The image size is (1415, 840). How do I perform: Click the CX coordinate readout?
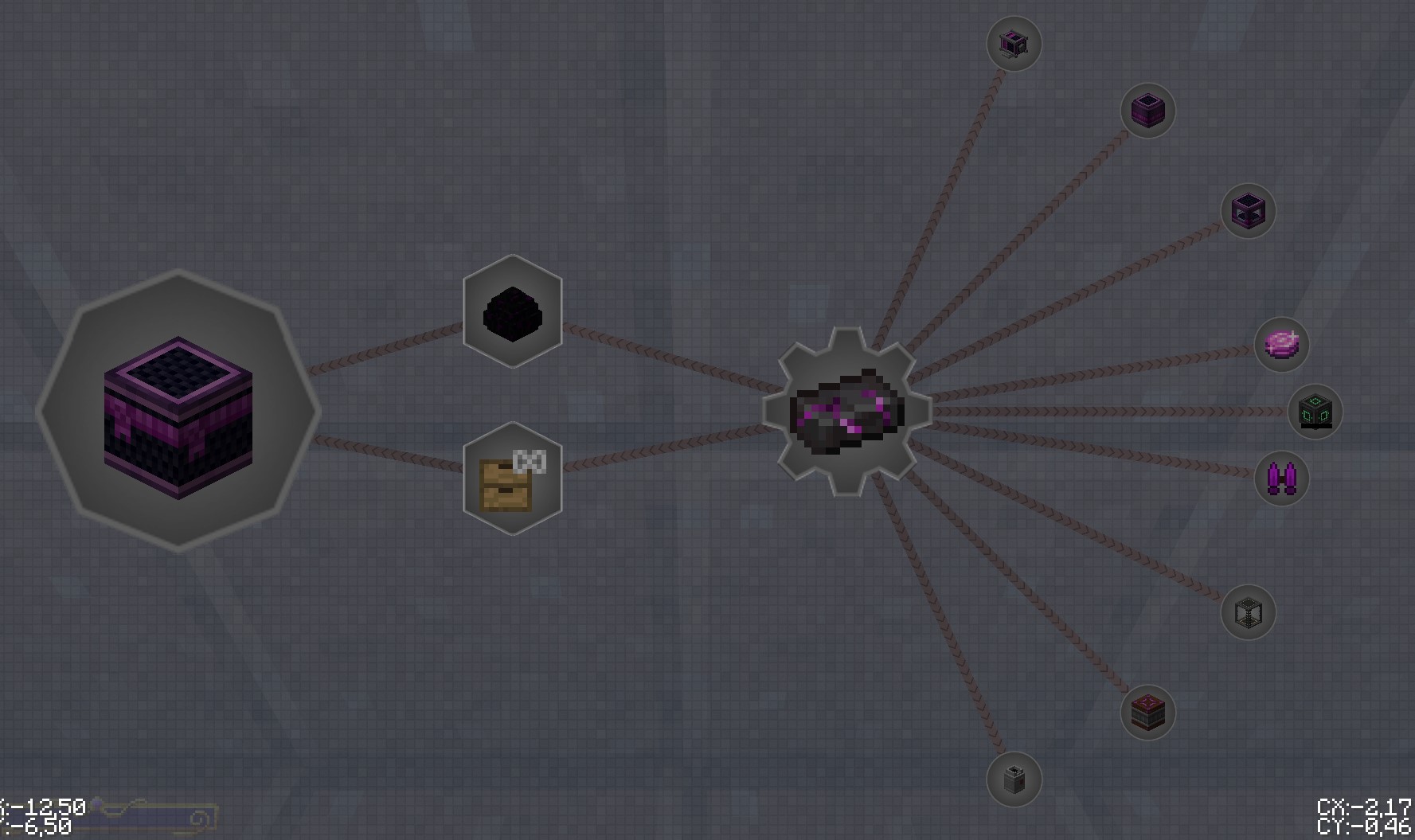[x=1362, y=807]
